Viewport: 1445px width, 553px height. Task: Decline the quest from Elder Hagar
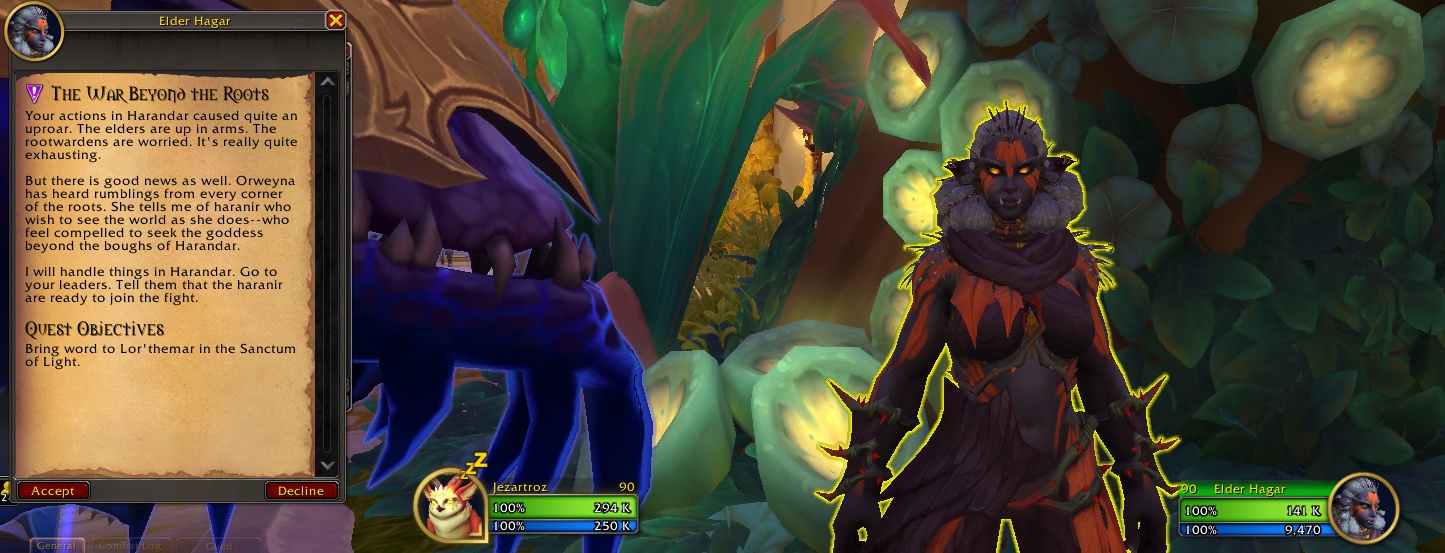300,490
